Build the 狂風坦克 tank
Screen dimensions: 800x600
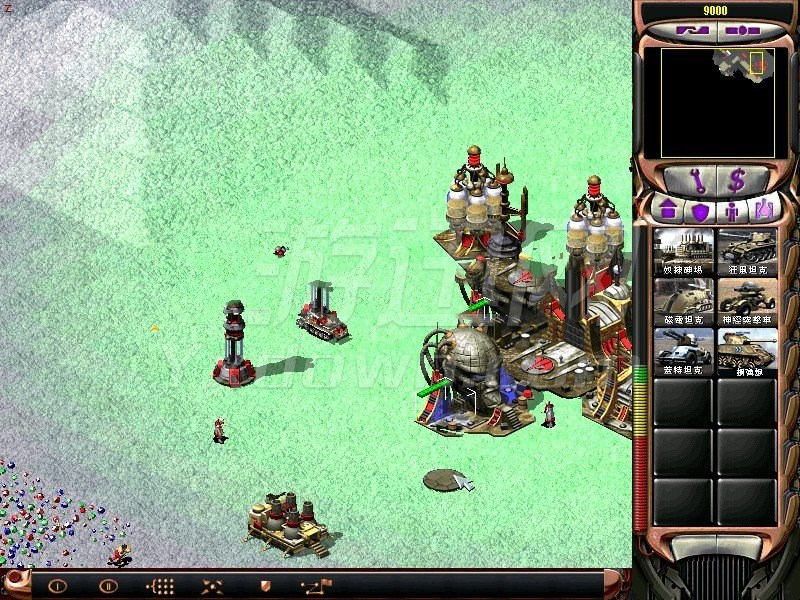pos(747,252)
